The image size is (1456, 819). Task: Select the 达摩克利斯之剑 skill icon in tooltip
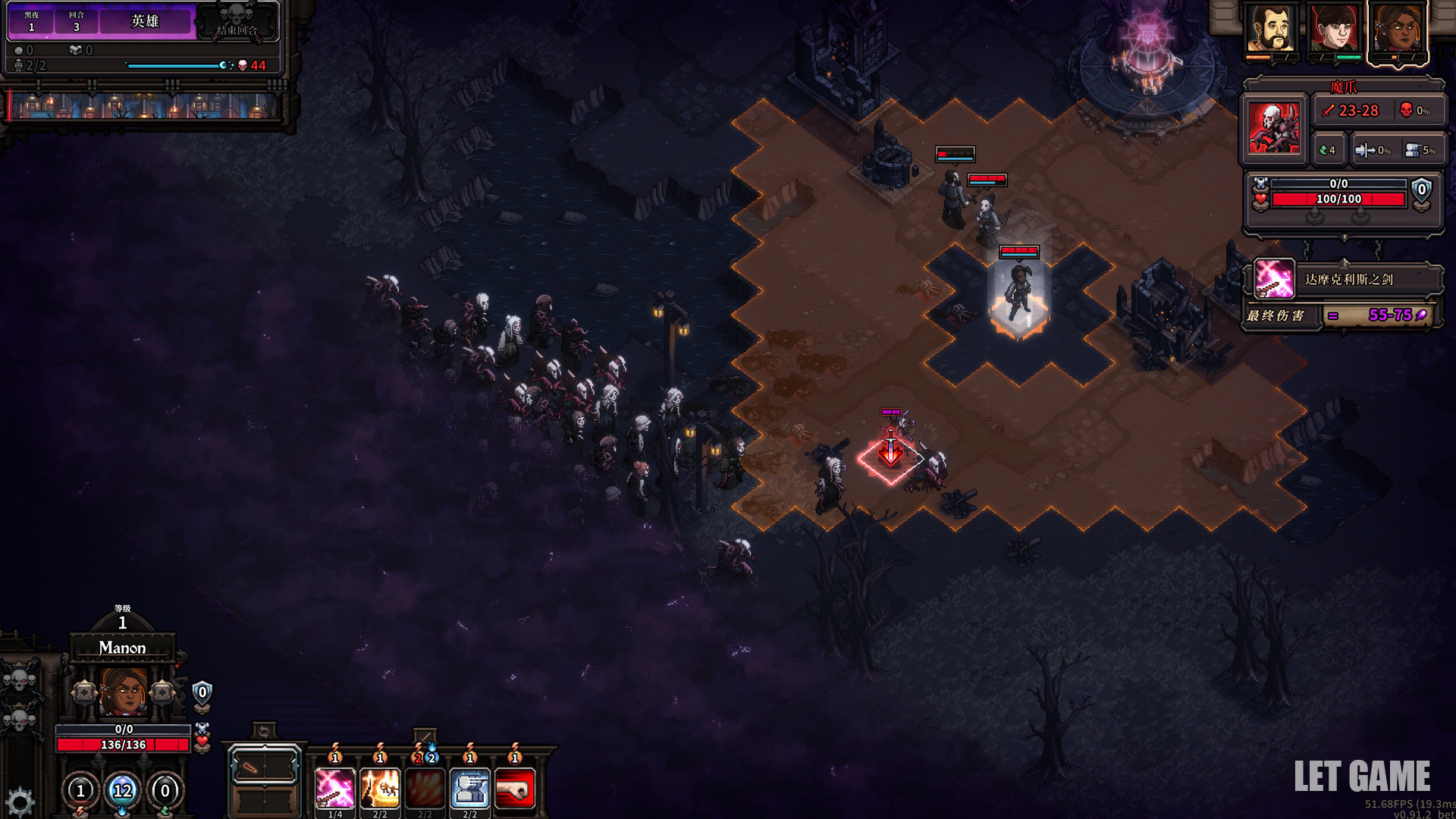point(1274,279)
